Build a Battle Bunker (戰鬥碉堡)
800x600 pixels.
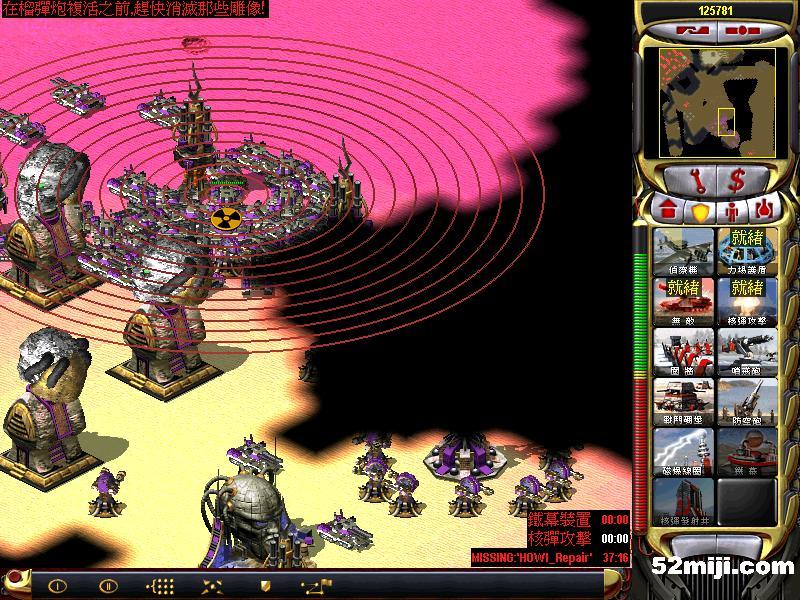tap(683, 402)
